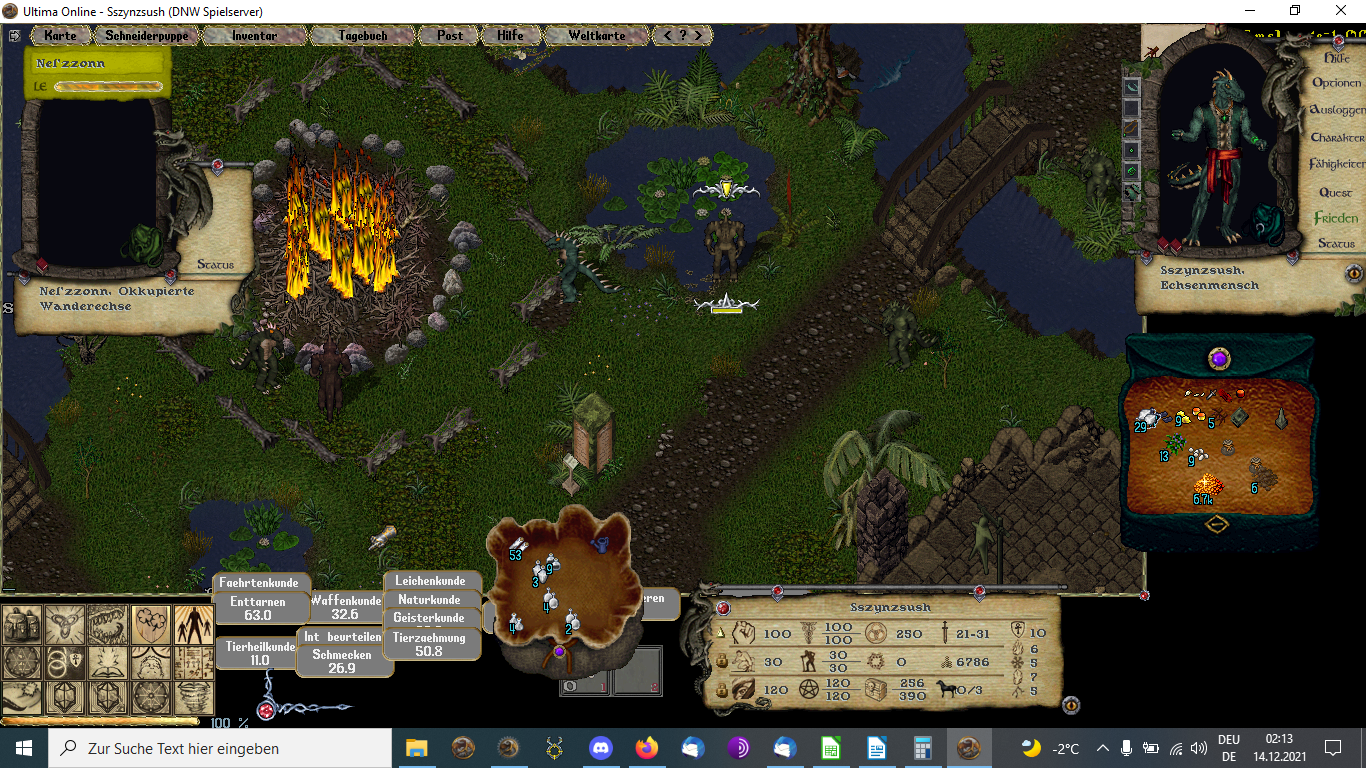Toggle the green Frieden peace mode
Viewport: 1366px width, 768px height.
(1336, 218)
